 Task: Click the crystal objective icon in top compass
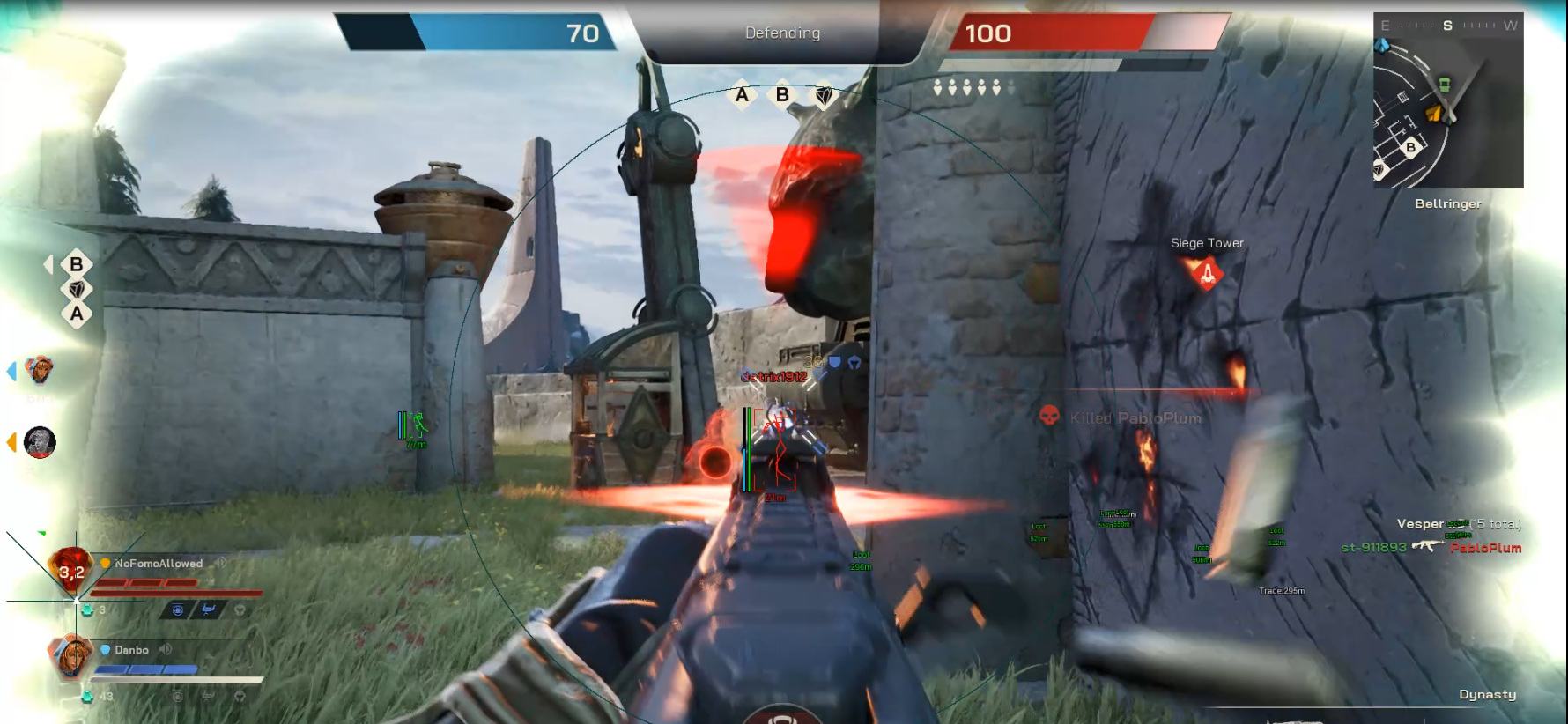coord(824,95)
